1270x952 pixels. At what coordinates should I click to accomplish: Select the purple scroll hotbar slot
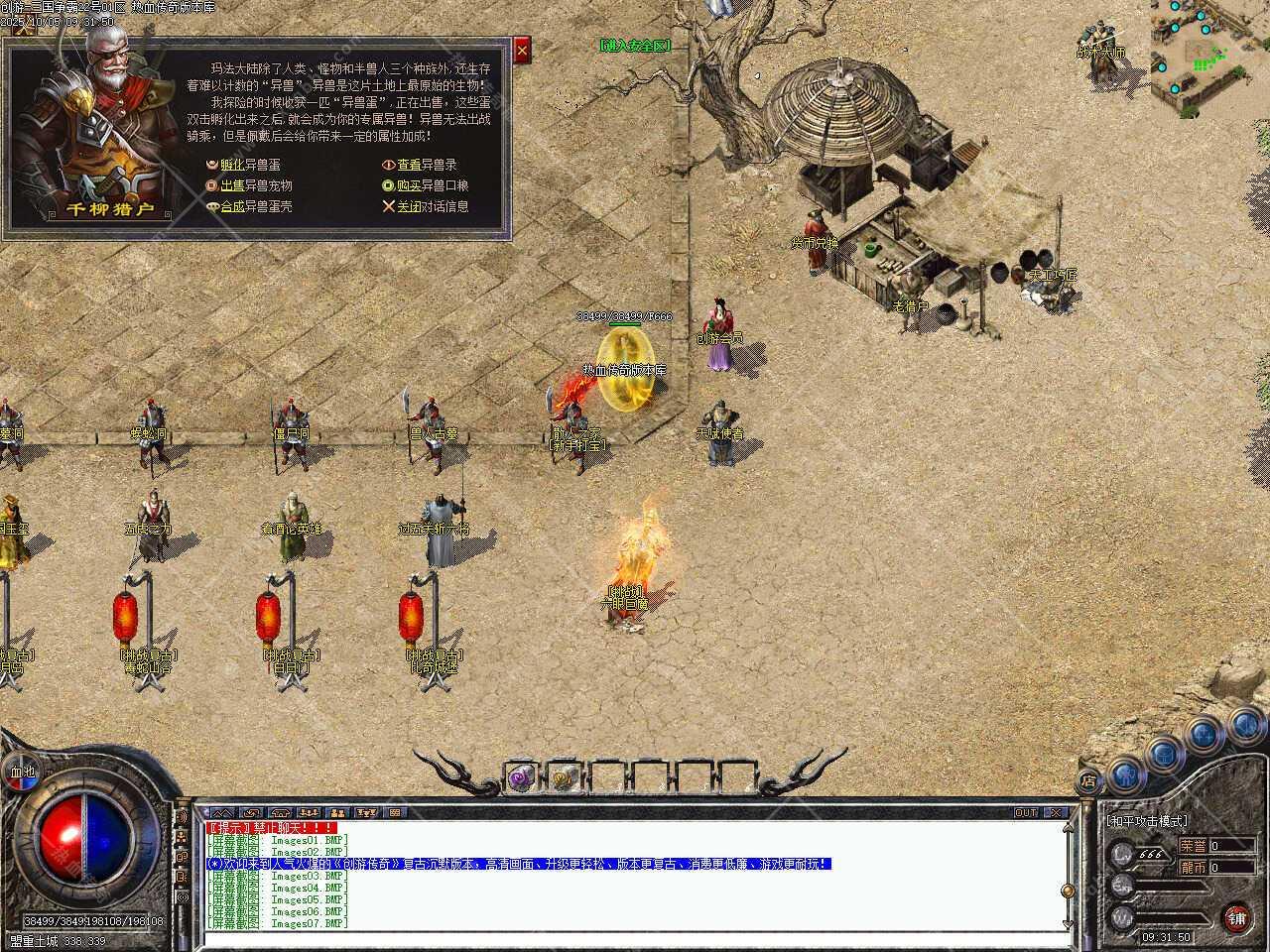pyautogui.click(x=521, y=778)
